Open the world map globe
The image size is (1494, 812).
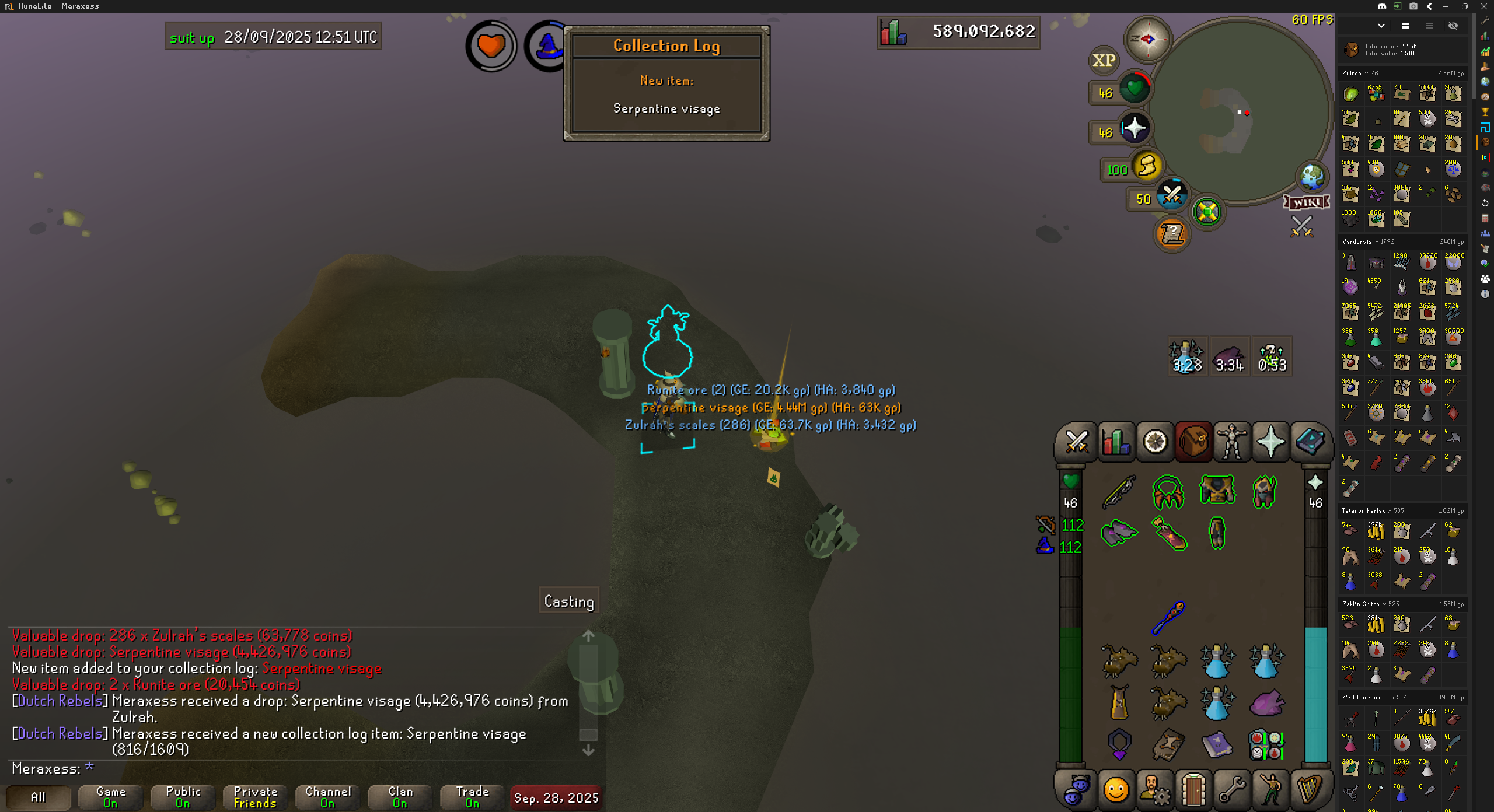click(1312, 177)
